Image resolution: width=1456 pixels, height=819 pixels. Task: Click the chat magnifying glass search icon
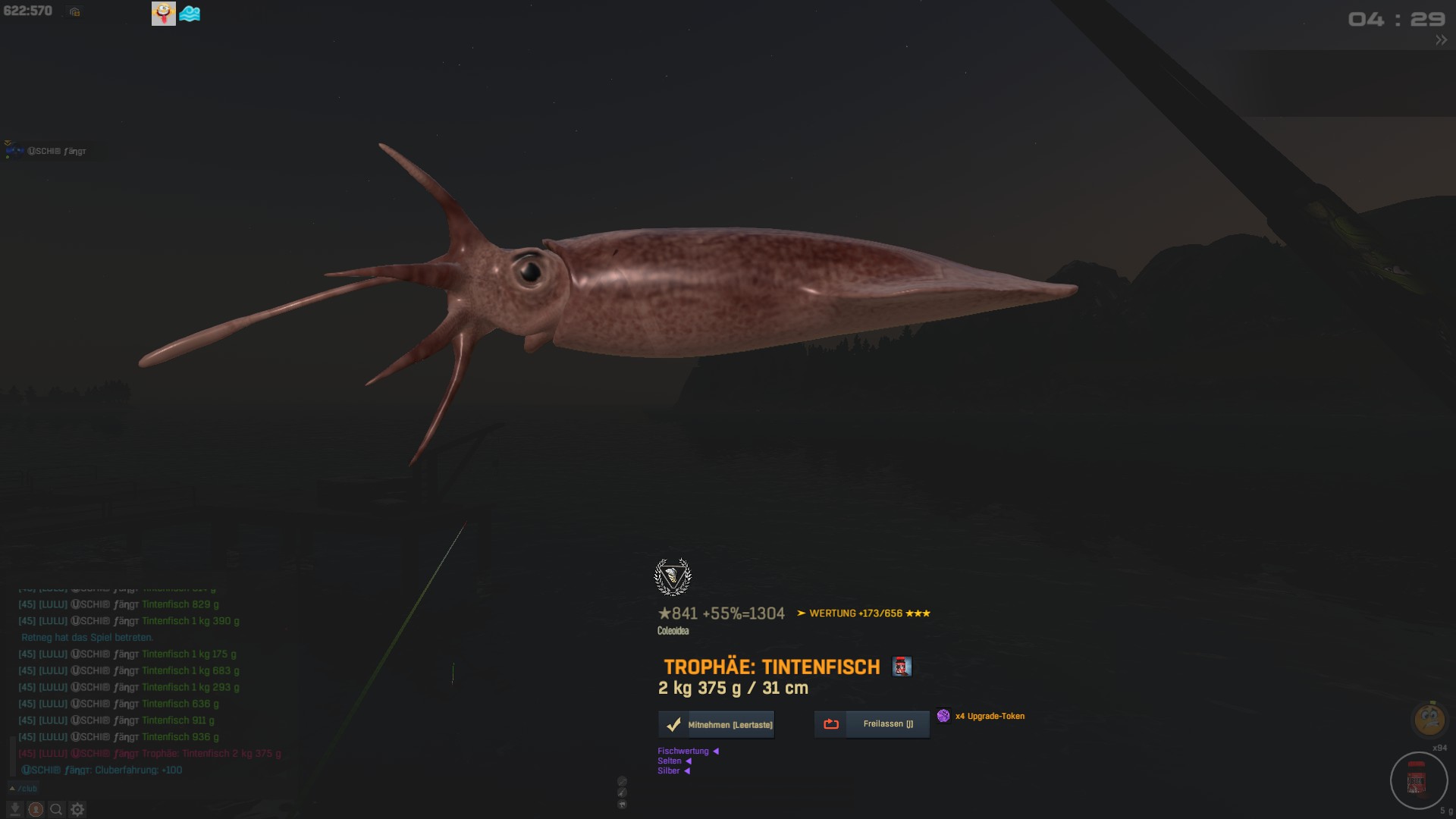pos(56,810)
